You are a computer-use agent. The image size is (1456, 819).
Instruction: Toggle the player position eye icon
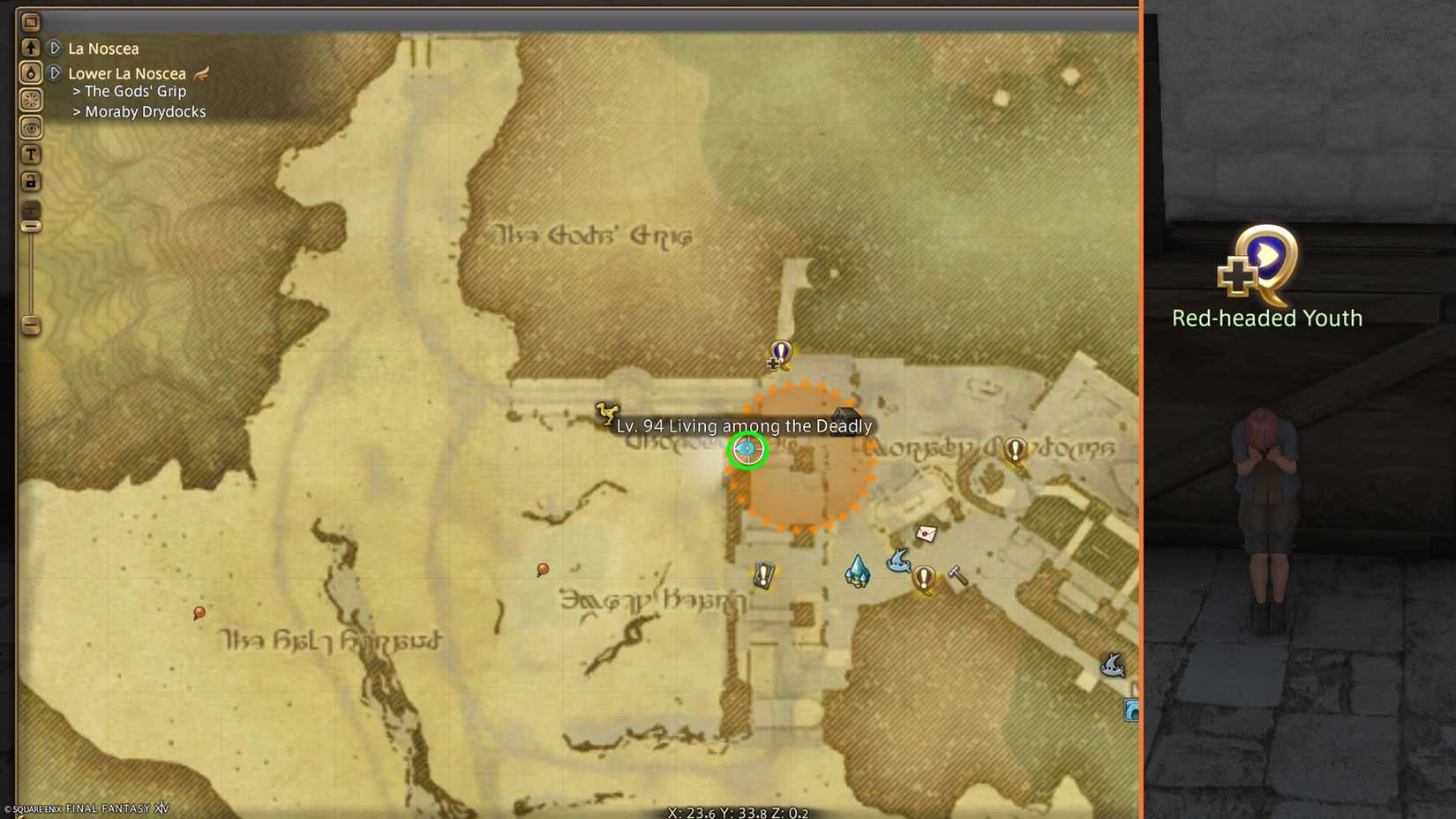31,127
